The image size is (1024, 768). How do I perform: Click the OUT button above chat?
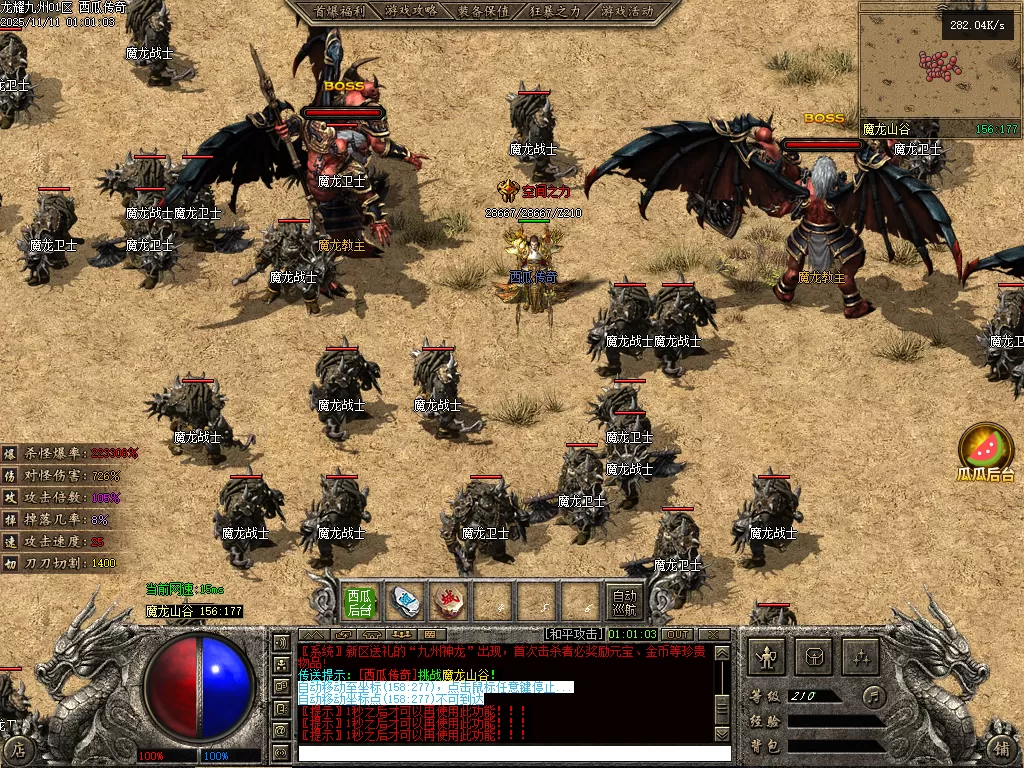(678, 634)
